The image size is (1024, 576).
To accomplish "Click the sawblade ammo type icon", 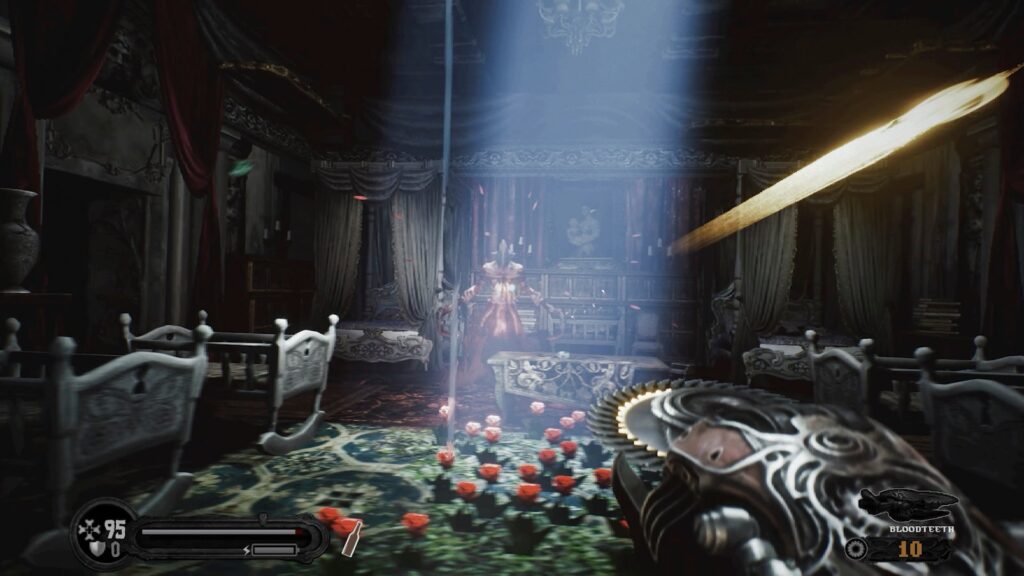I will 855,548.
